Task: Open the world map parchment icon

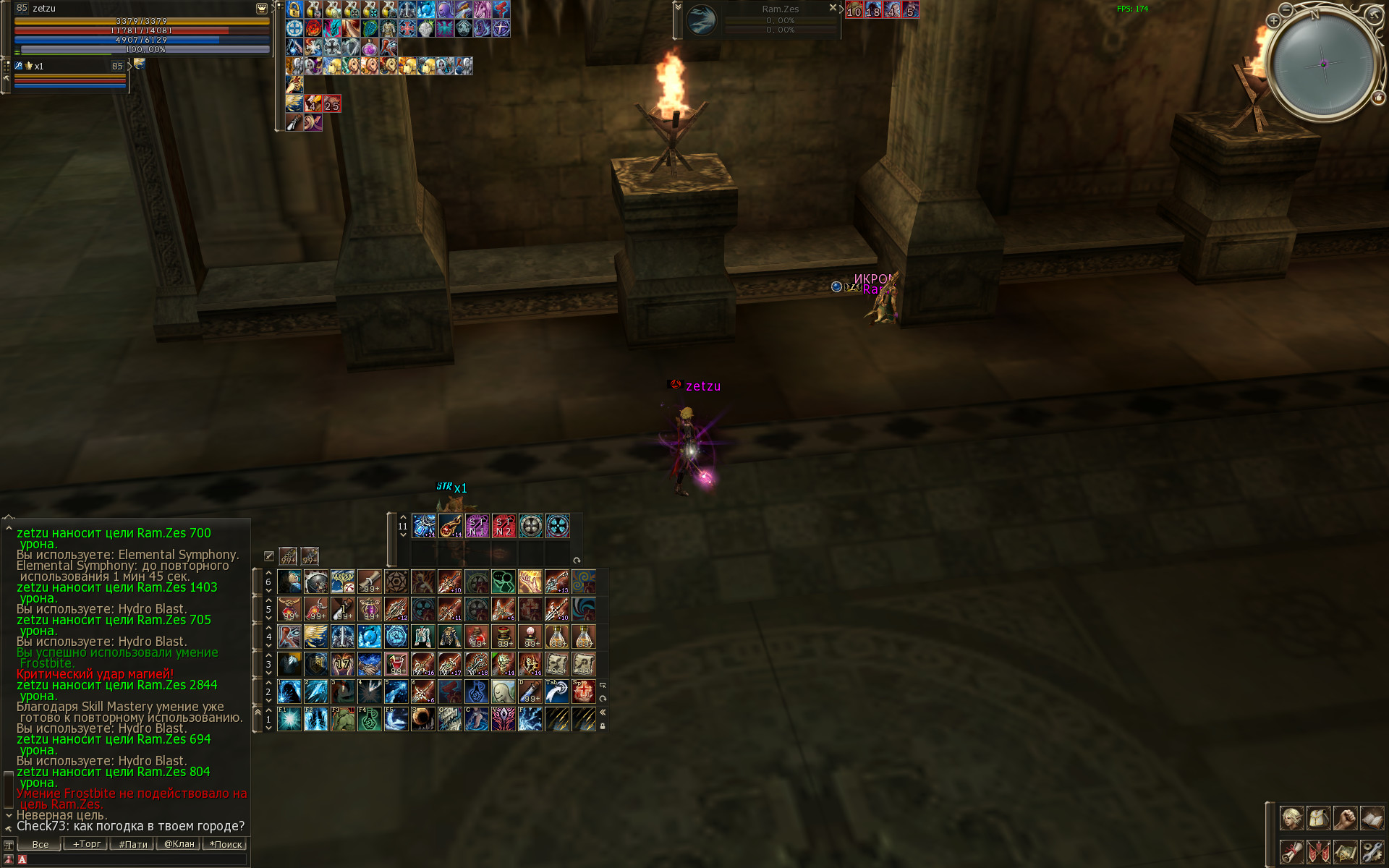Action: pyautogui.click(x=1345, y=851)
